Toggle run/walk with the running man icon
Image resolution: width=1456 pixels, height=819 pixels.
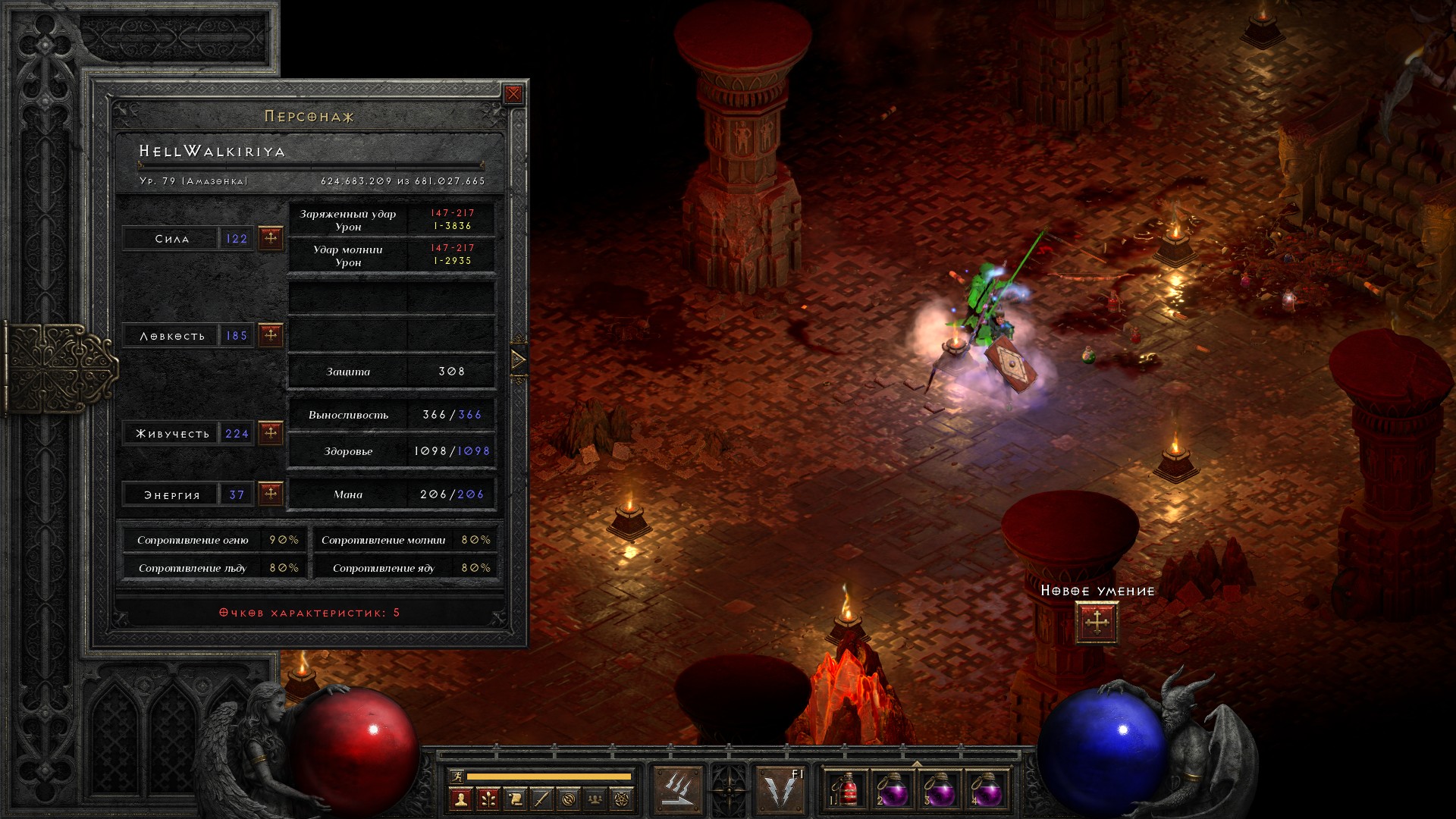pyautogui.click(x=457, y=776)
